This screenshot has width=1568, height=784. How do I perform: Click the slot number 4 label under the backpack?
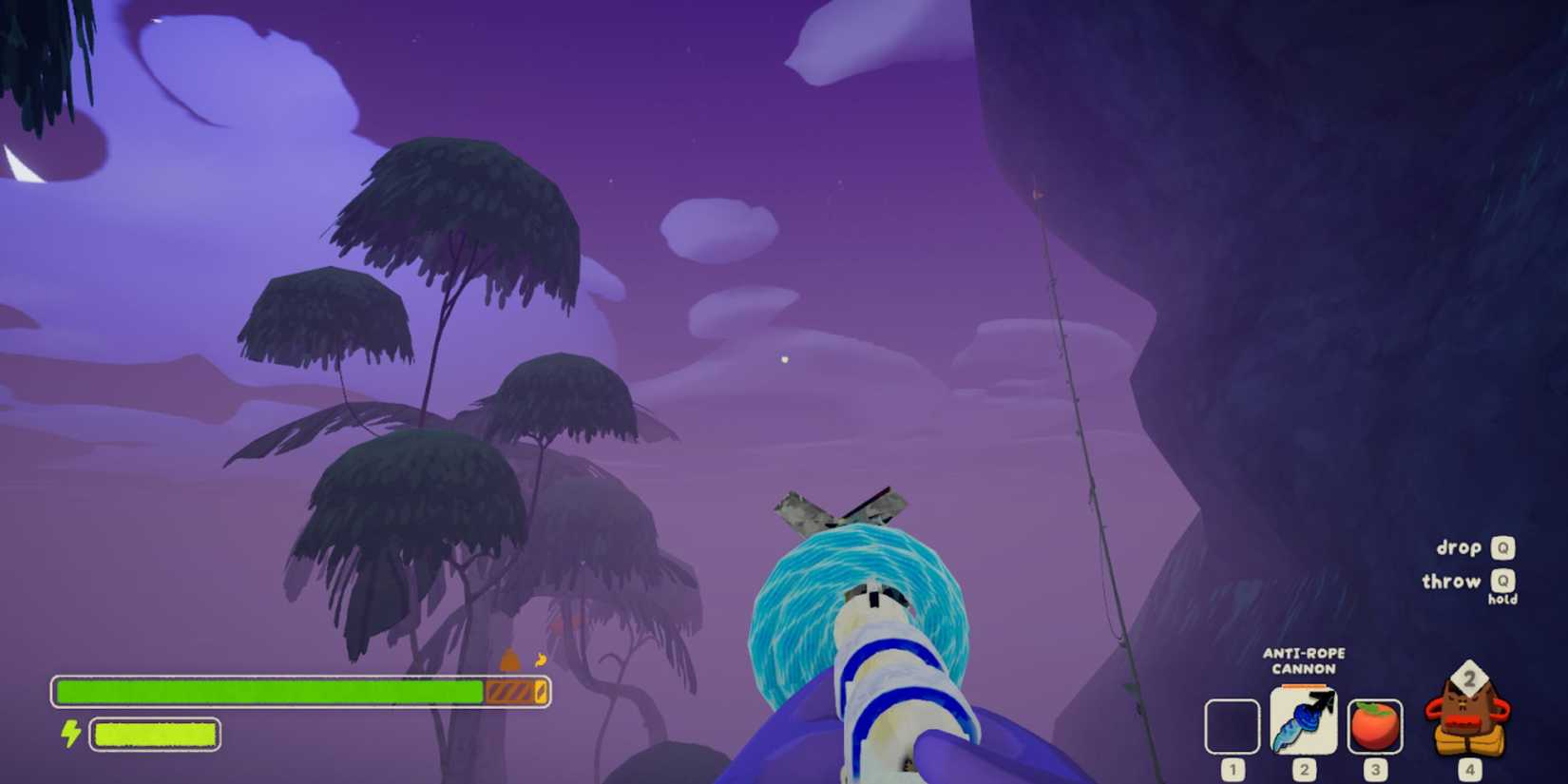tap(1472, 772)
